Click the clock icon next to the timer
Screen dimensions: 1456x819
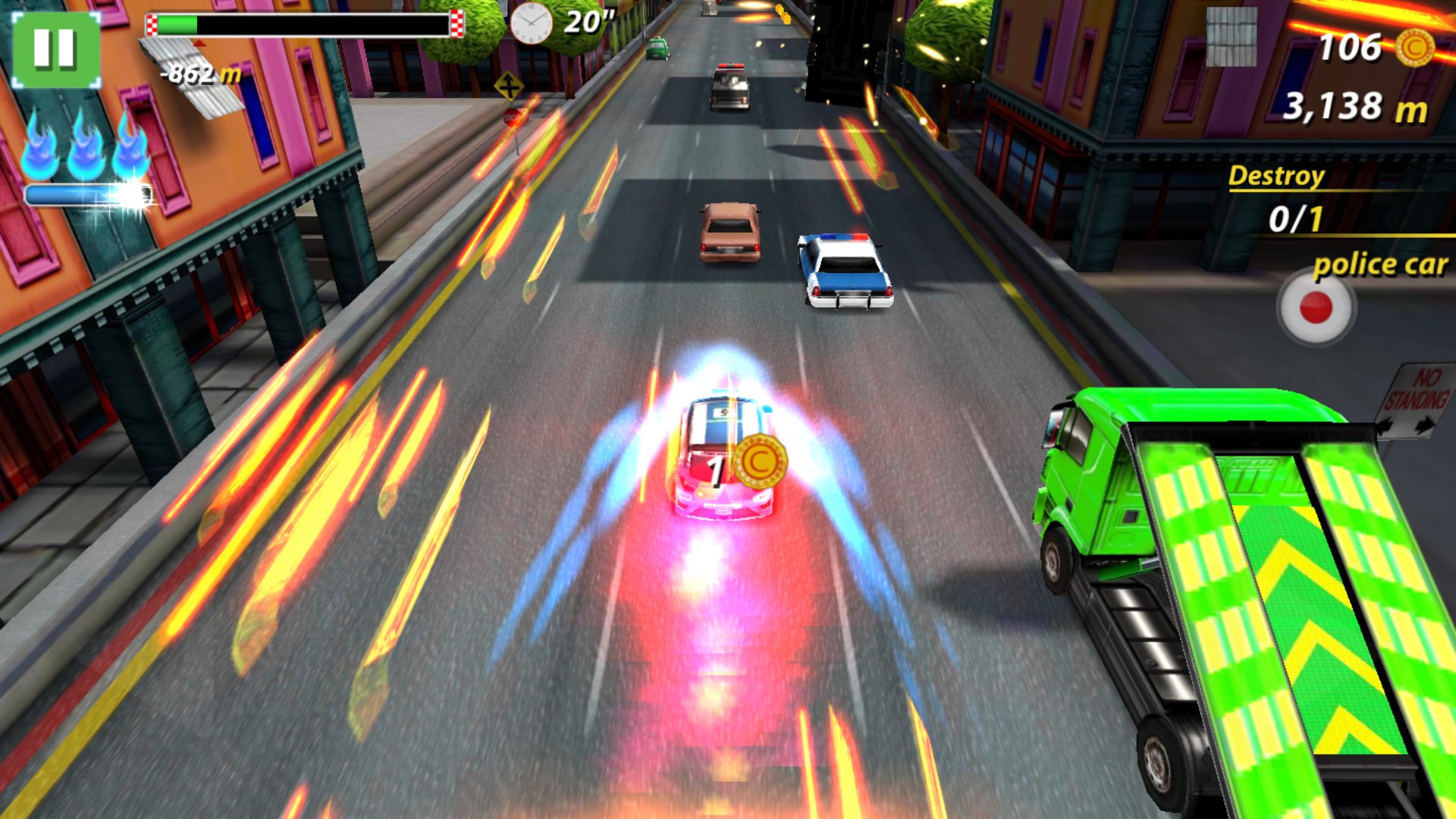531,23
